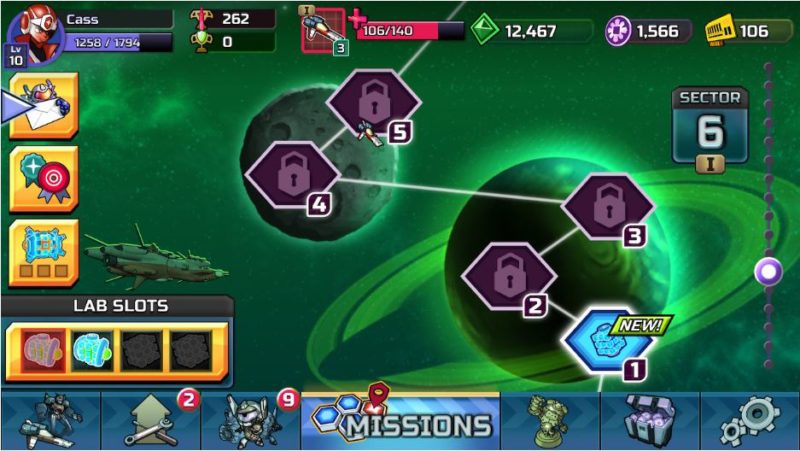Open the gear settings tab
This screenshot has width=800, height=451.
pyautogui.click(x=749, y=421)
